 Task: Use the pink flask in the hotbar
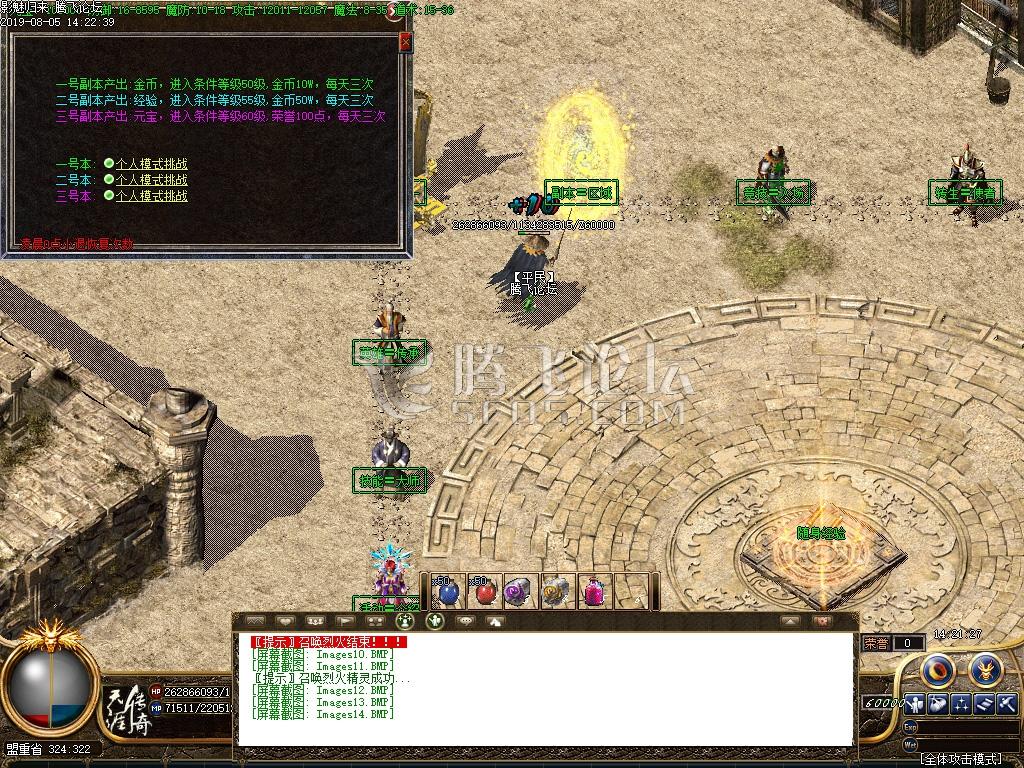tap(593, 591)
